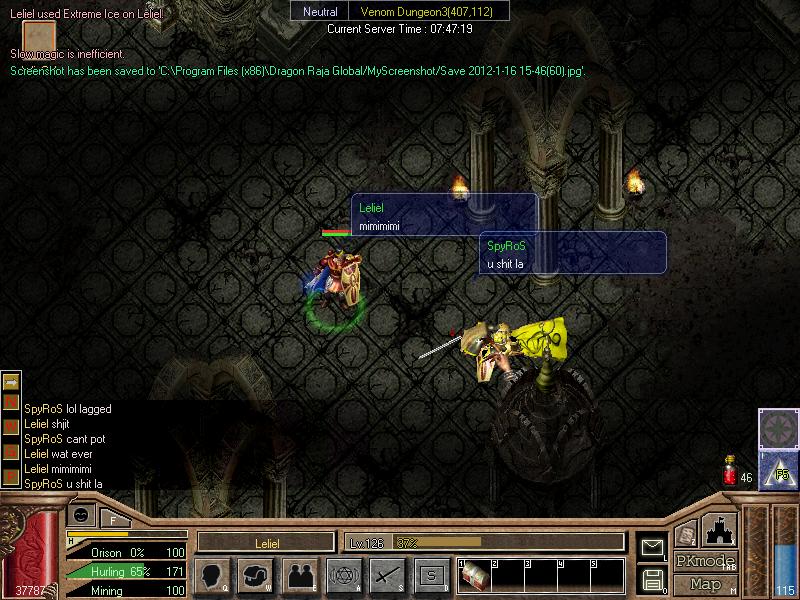Open the castle icon button
The image size is (800, 600).
pyautogui.click(x=720, y=530)
